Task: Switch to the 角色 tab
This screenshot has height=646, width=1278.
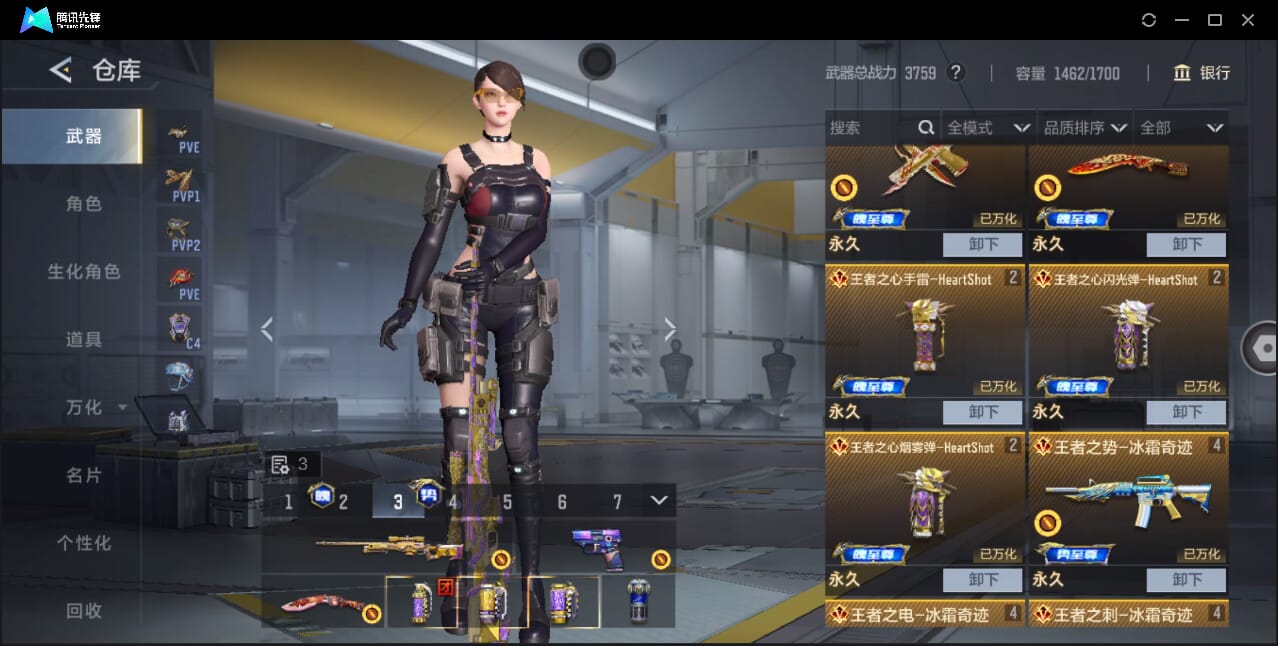Action: [84, 204]
